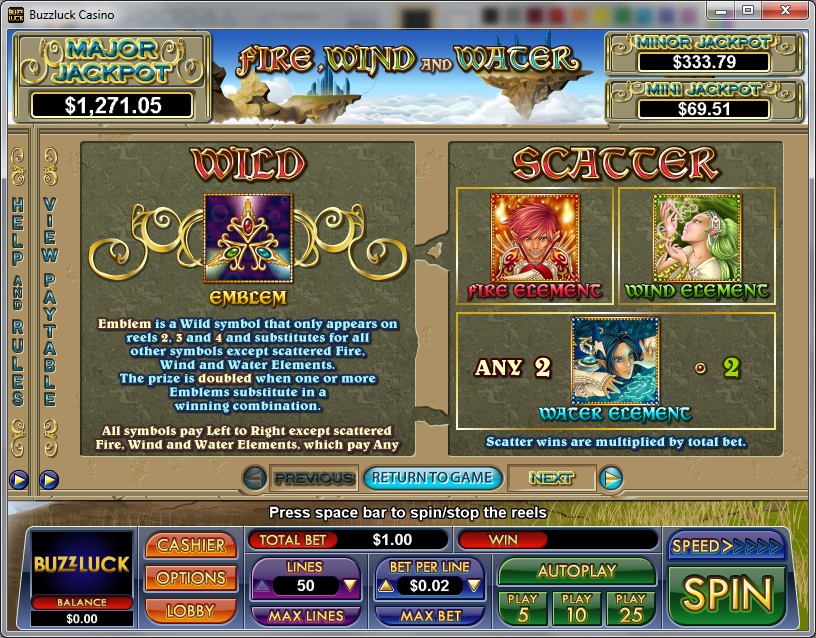This screenshot has width=816, height=638.
Task: Increase the number of lines
Action: click(260, 586)
